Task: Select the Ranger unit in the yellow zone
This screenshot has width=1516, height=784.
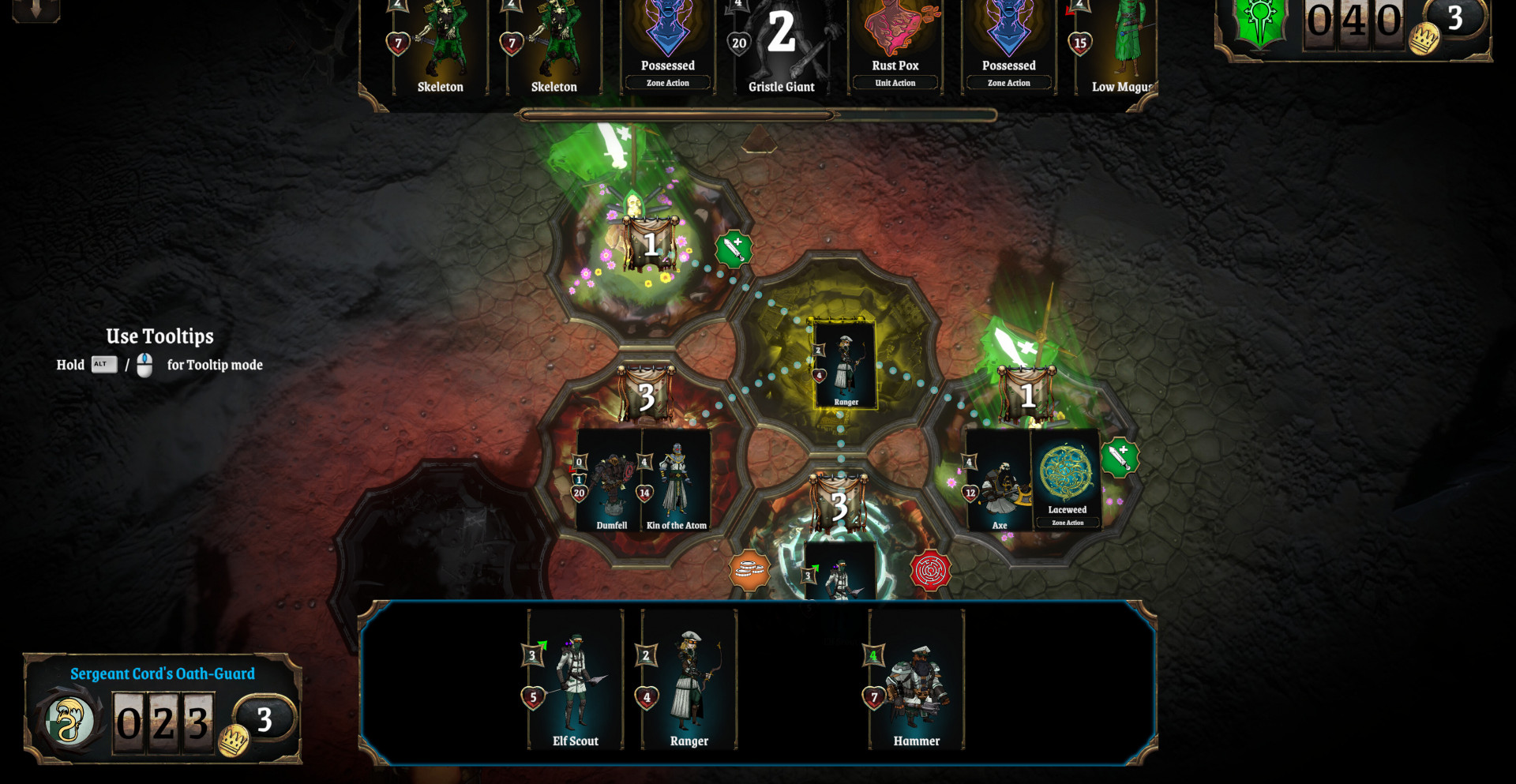Action: [845, 364]
